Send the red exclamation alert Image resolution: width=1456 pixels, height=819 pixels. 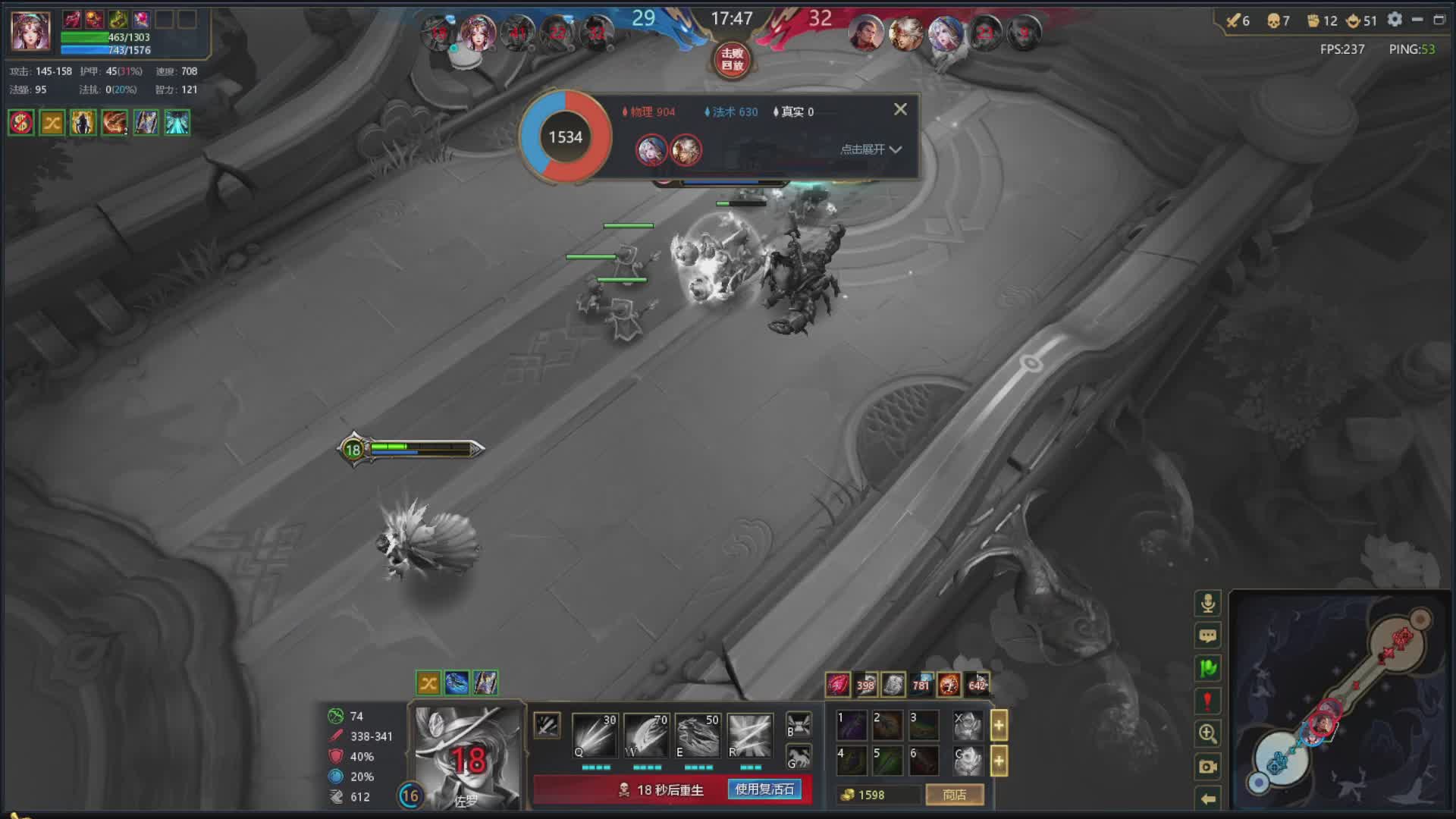point(1208,701)
